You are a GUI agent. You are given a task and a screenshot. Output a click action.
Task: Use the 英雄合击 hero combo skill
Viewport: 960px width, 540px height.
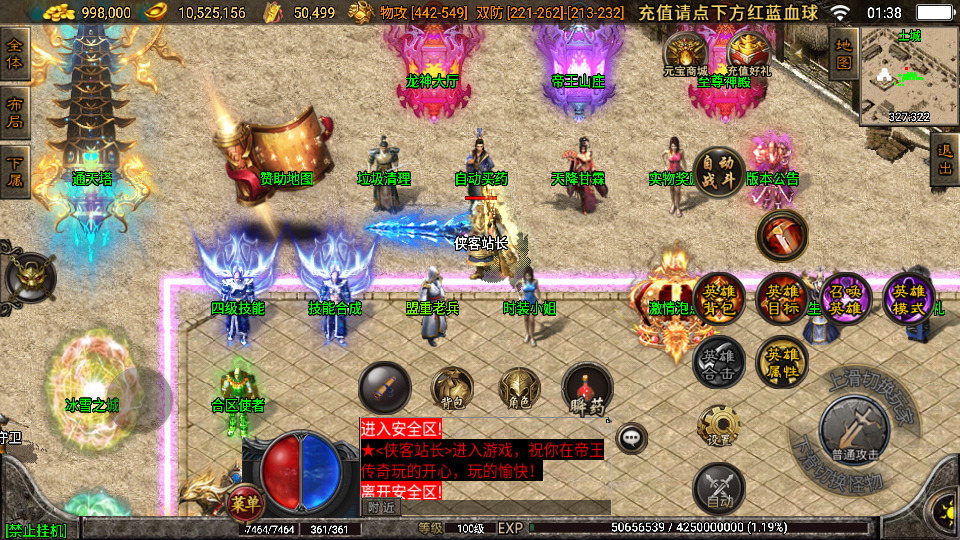719,361
